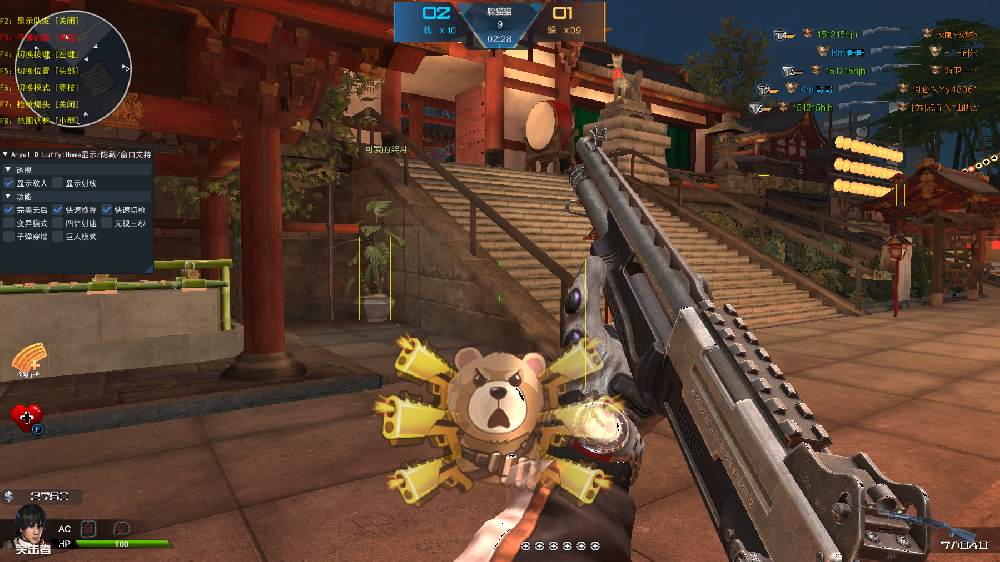Screen dimensions: 1000x562
Task: Toggle the 快速换弹 checkbox
Action: pyautogui.click(x=58, y=210)
